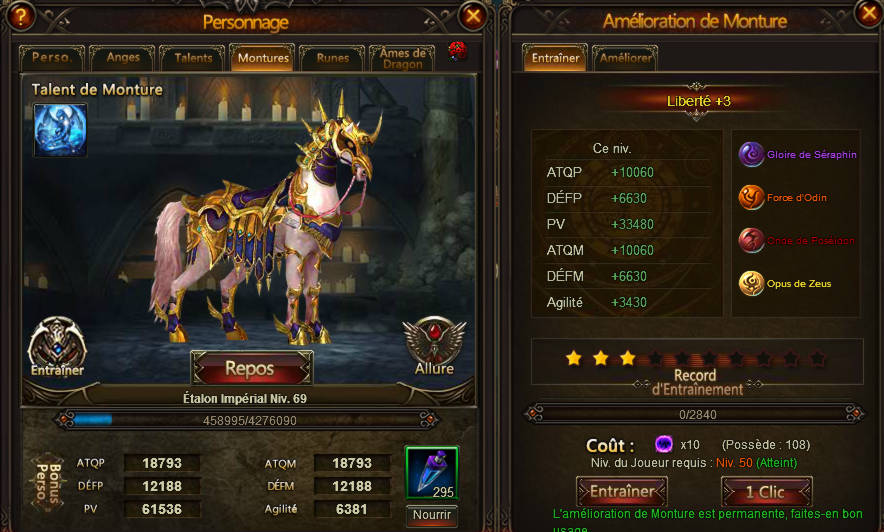Show the Talents tab

point(193,58)
